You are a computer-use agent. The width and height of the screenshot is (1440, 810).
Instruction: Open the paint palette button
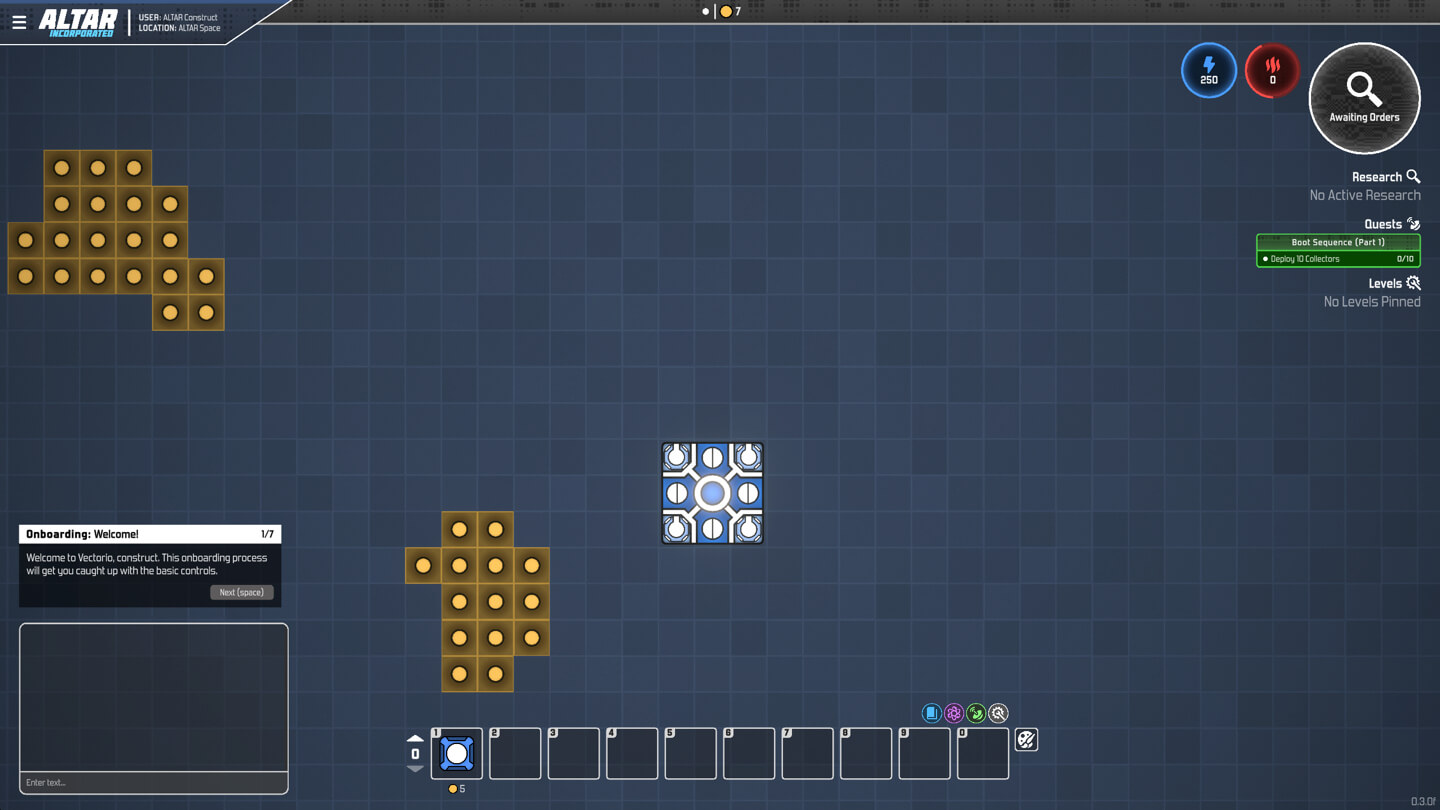pos(1026,740)
